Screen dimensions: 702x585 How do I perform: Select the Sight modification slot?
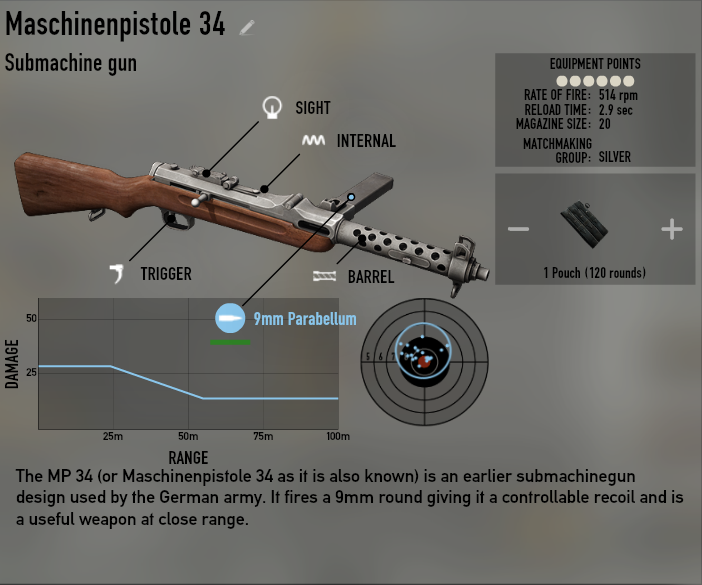271,107
